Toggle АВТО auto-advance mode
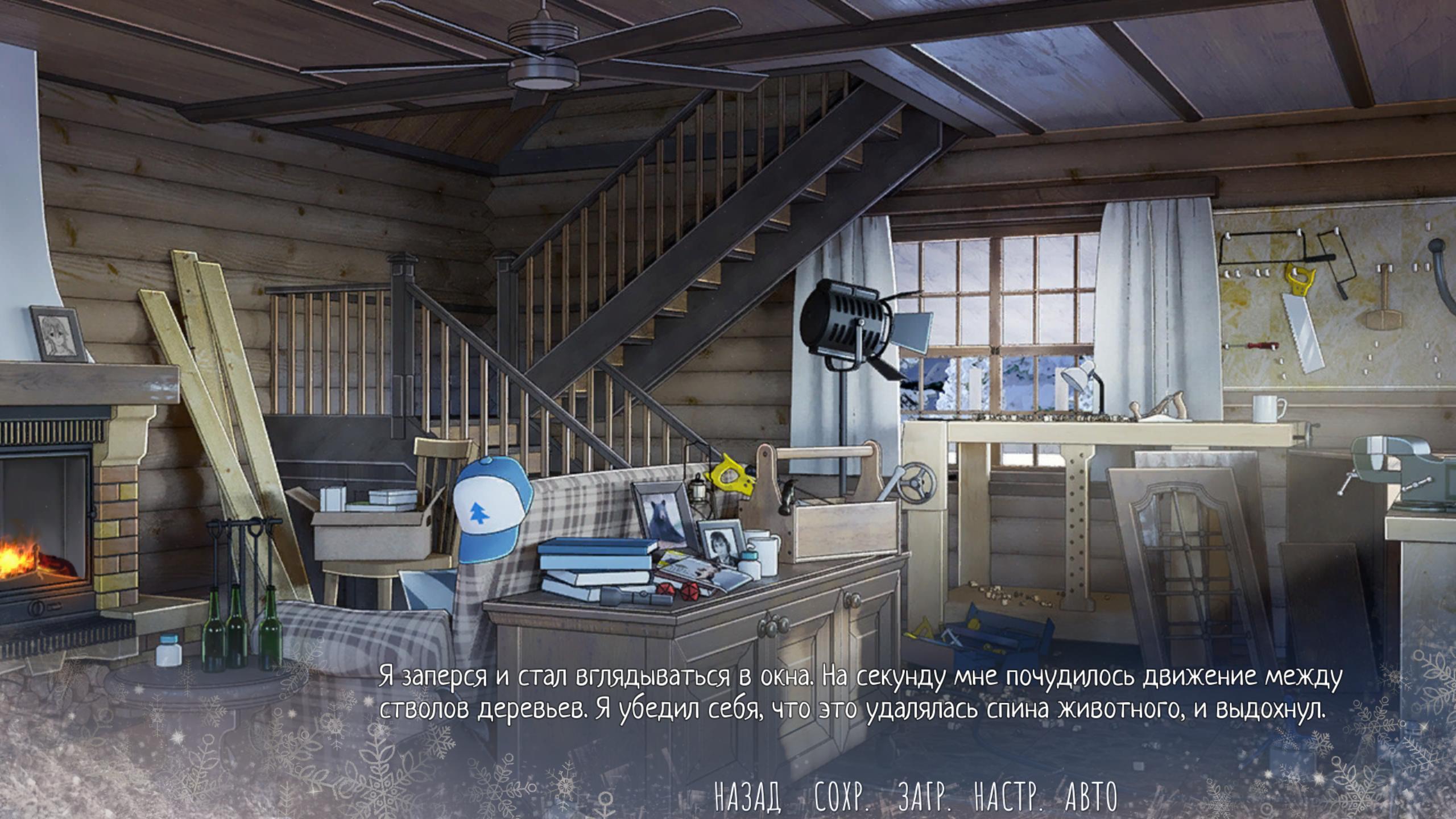 (1091, 797)
